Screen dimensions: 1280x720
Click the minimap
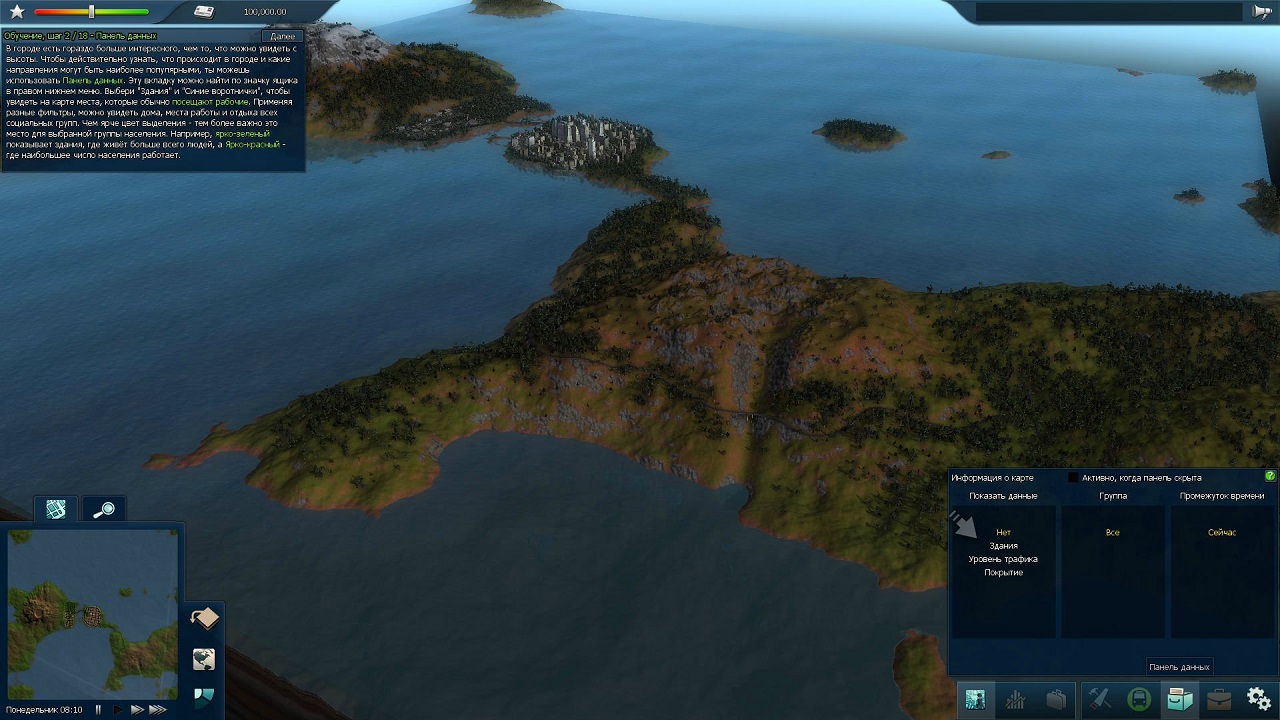point(92,613)
